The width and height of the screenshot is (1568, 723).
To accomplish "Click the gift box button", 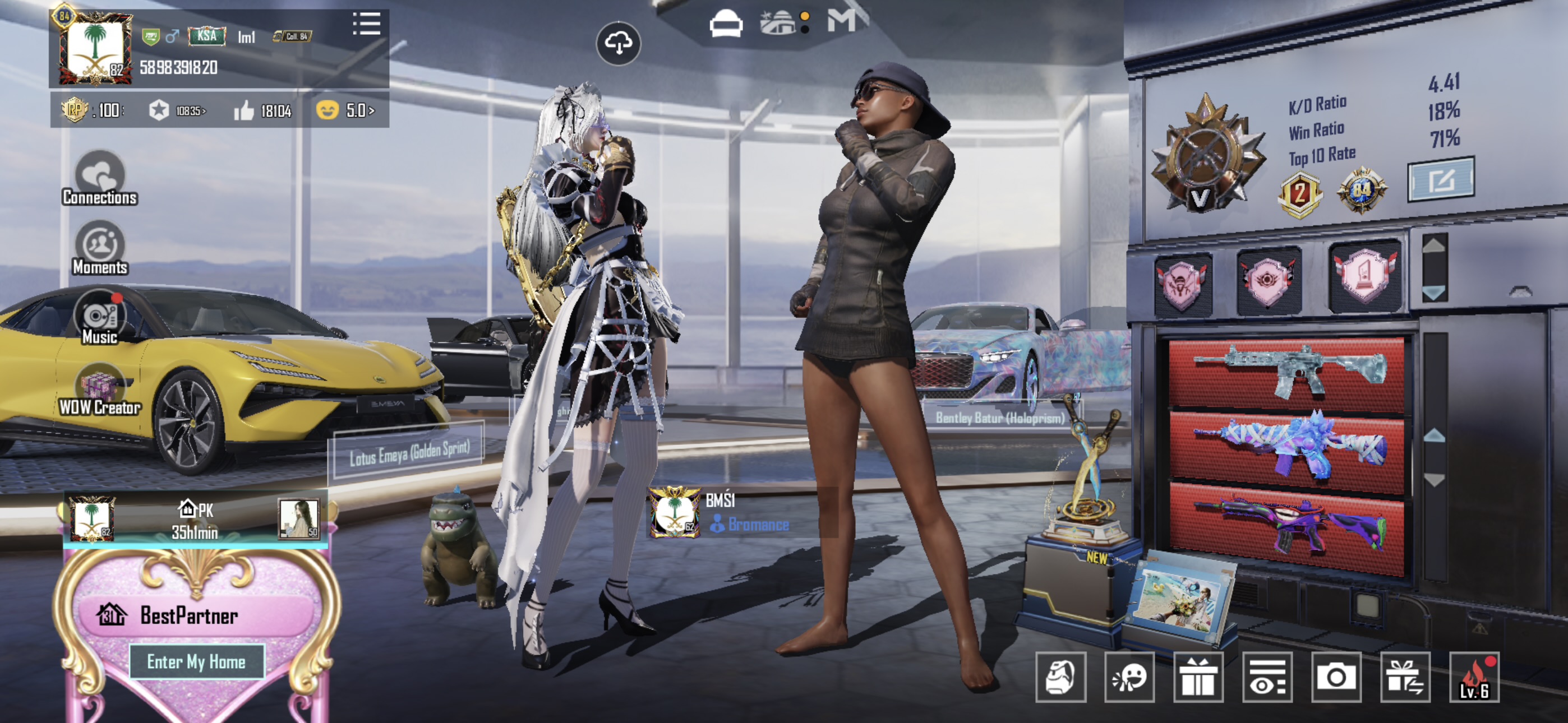I will coord(1198,676).
